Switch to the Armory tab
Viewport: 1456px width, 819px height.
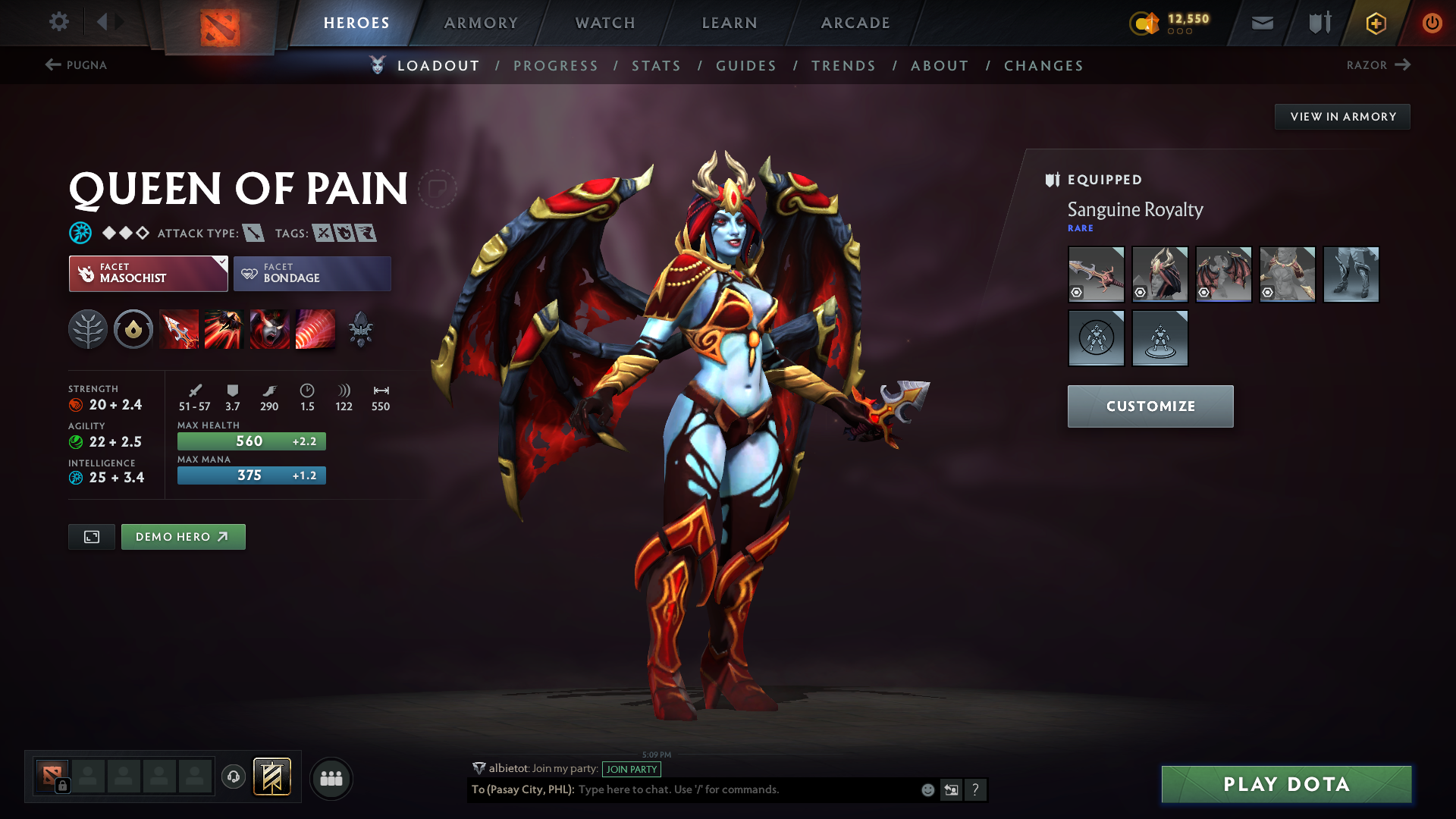coord(481,23)
